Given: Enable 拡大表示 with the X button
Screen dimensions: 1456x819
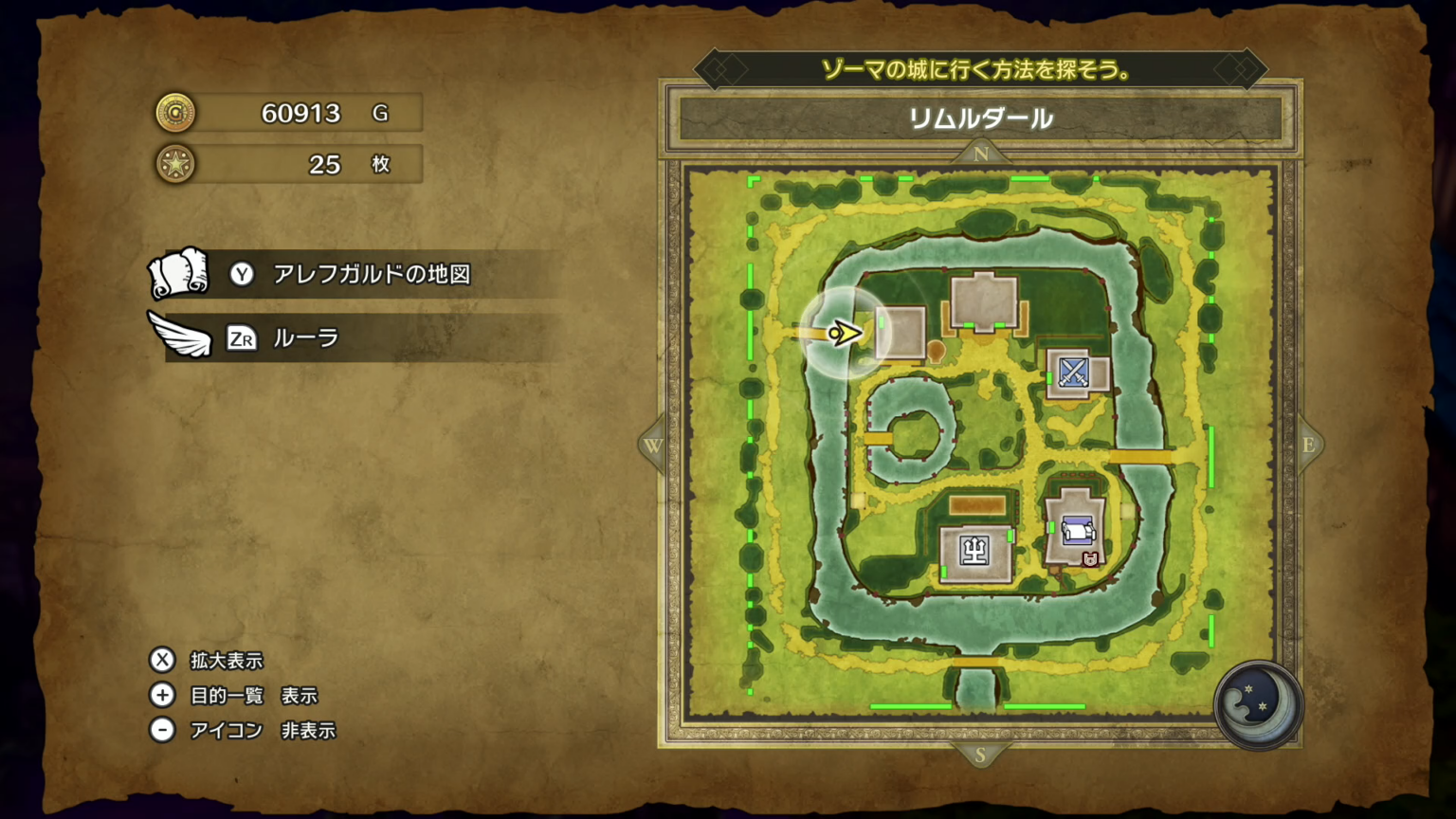Looking at the screenshot, I should (x=162, y=661).
